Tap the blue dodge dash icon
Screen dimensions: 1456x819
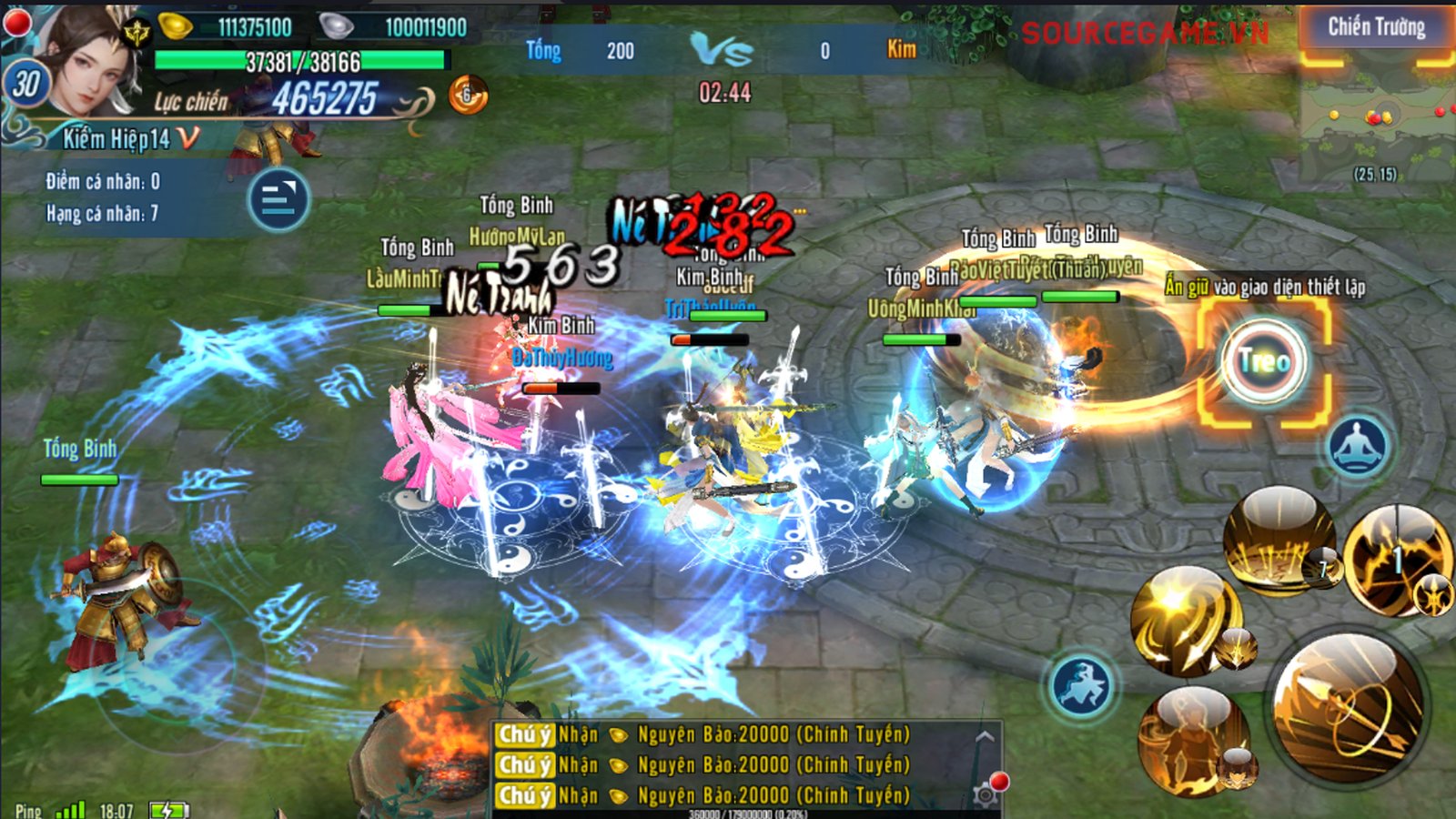click(x=1081, y=685)
